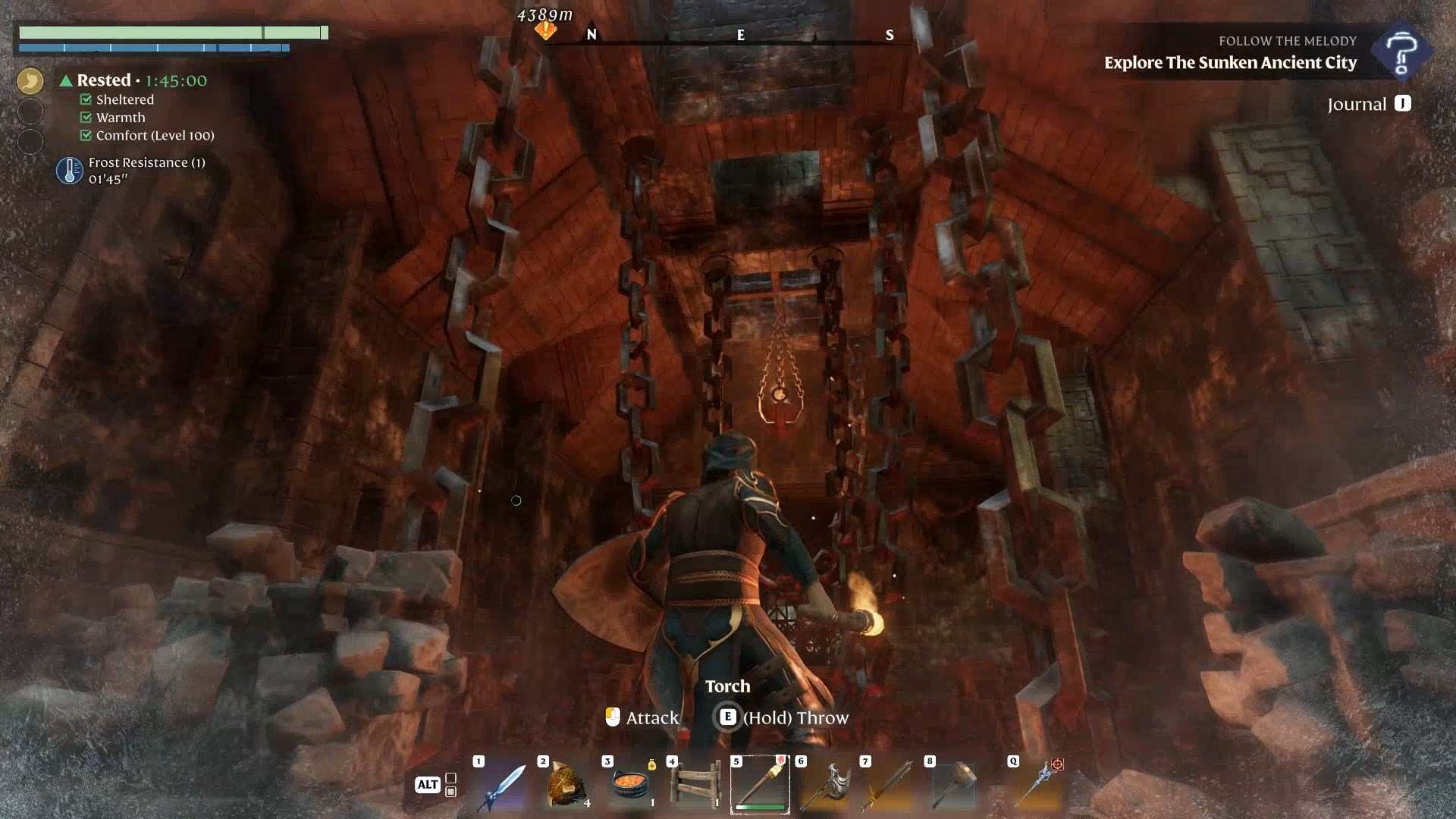Screen dimensions: 1456x819
Task: Click the orange quest marker on compass
Action: click(545, 30)
